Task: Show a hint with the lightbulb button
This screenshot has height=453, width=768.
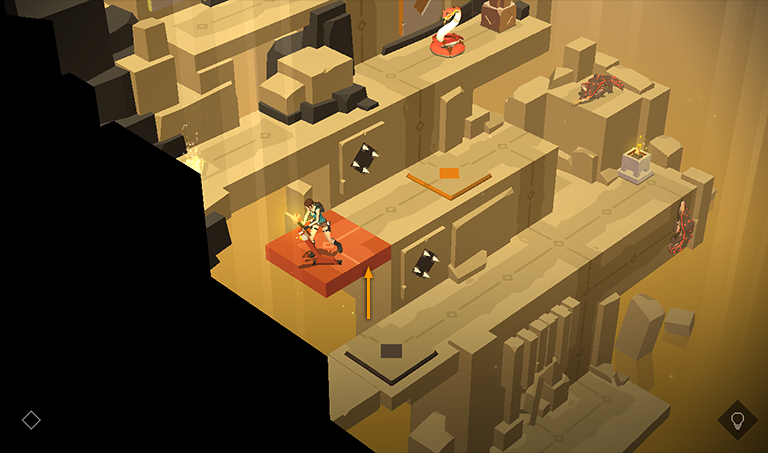Action: point(737,420)
